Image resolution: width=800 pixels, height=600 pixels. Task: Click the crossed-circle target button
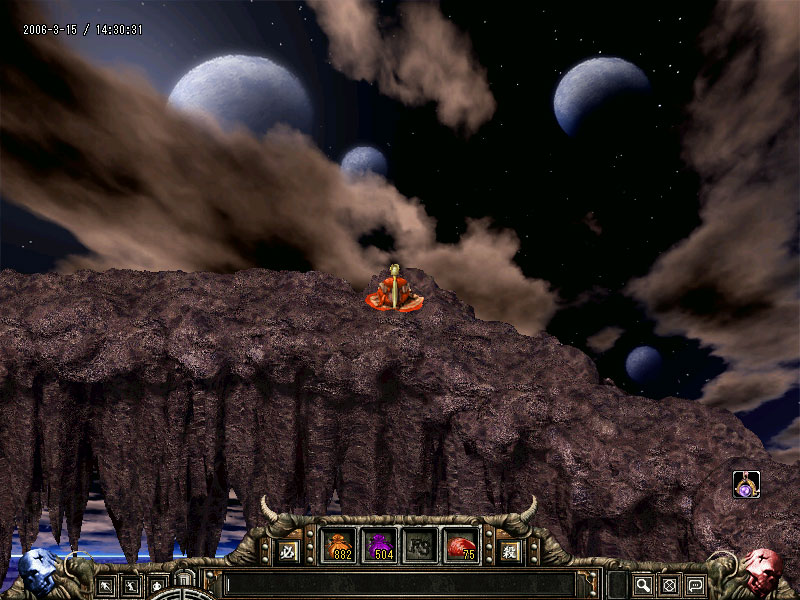click(670, 585)
